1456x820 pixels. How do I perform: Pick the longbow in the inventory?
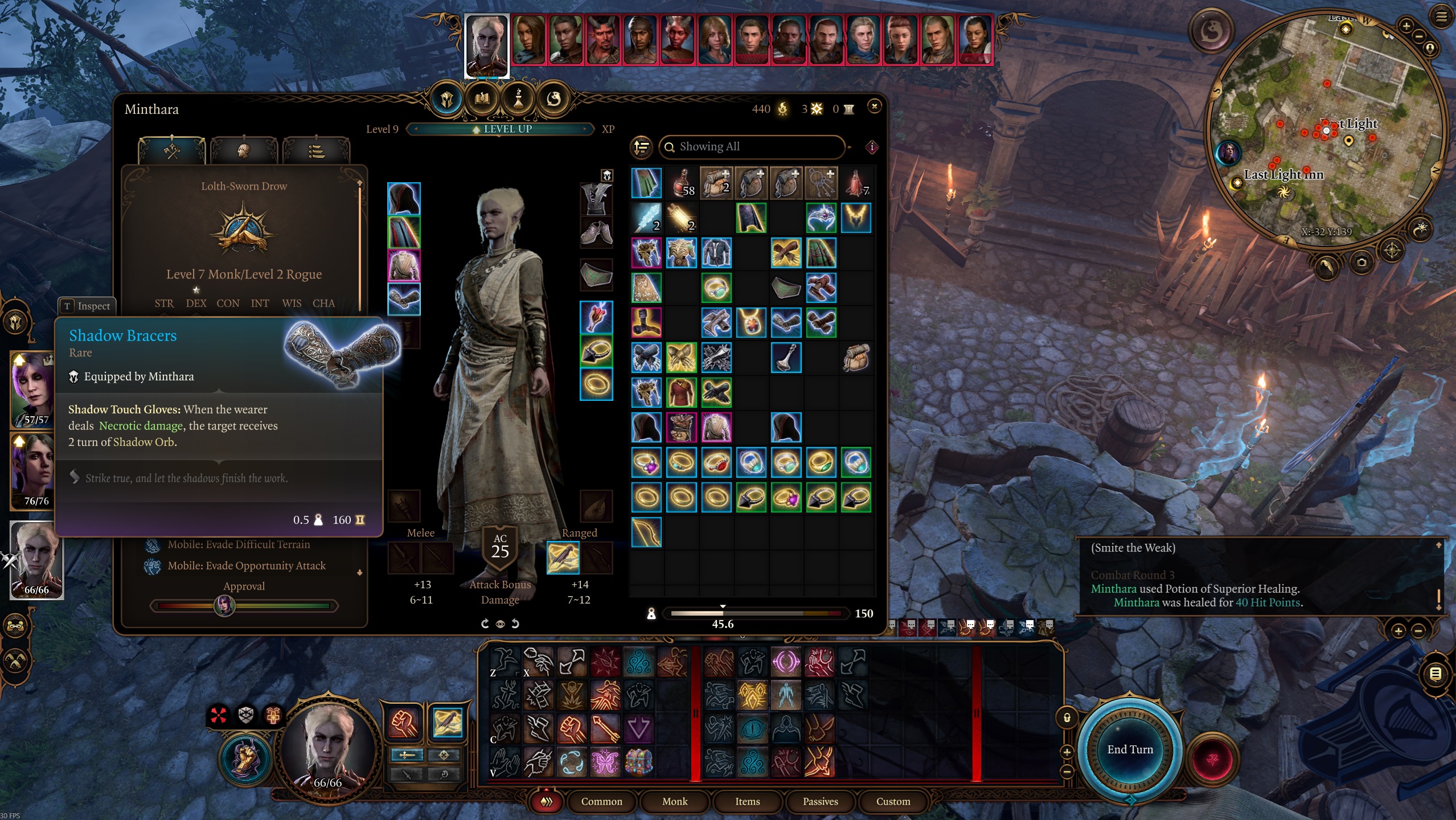click(646, 532)
